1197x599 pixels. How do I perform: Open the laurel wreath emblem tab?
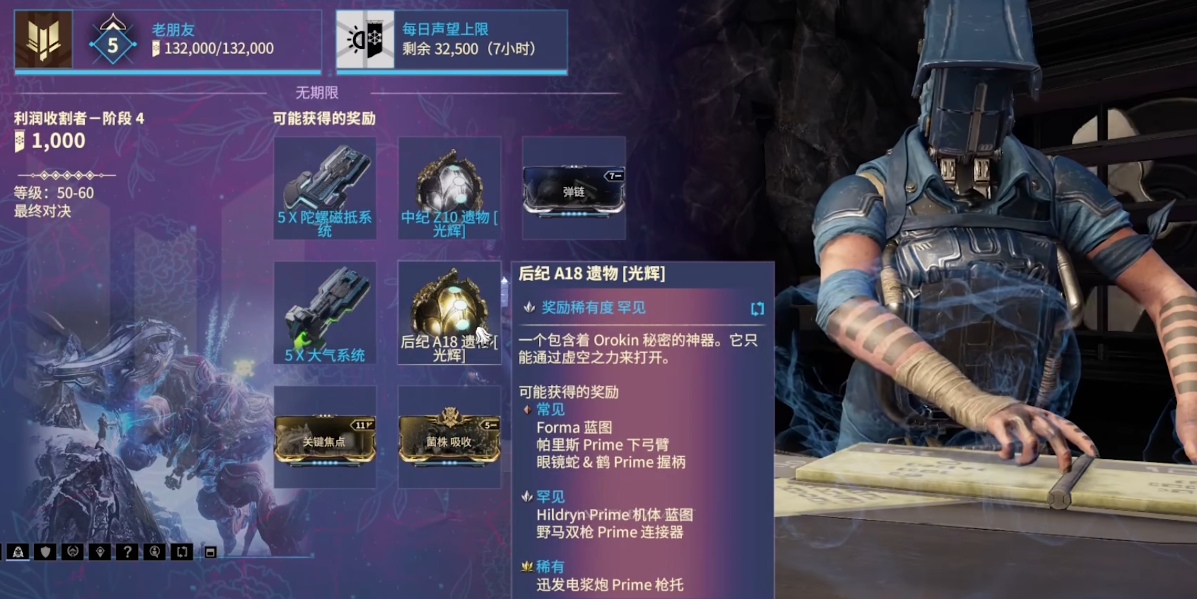pos(72,551)
